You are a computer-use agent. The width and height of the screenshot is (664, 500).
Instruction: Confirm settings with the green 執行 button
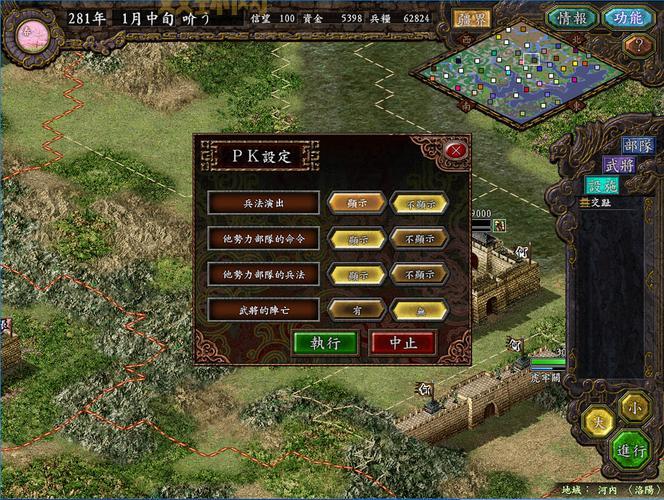tap(325, 342)
